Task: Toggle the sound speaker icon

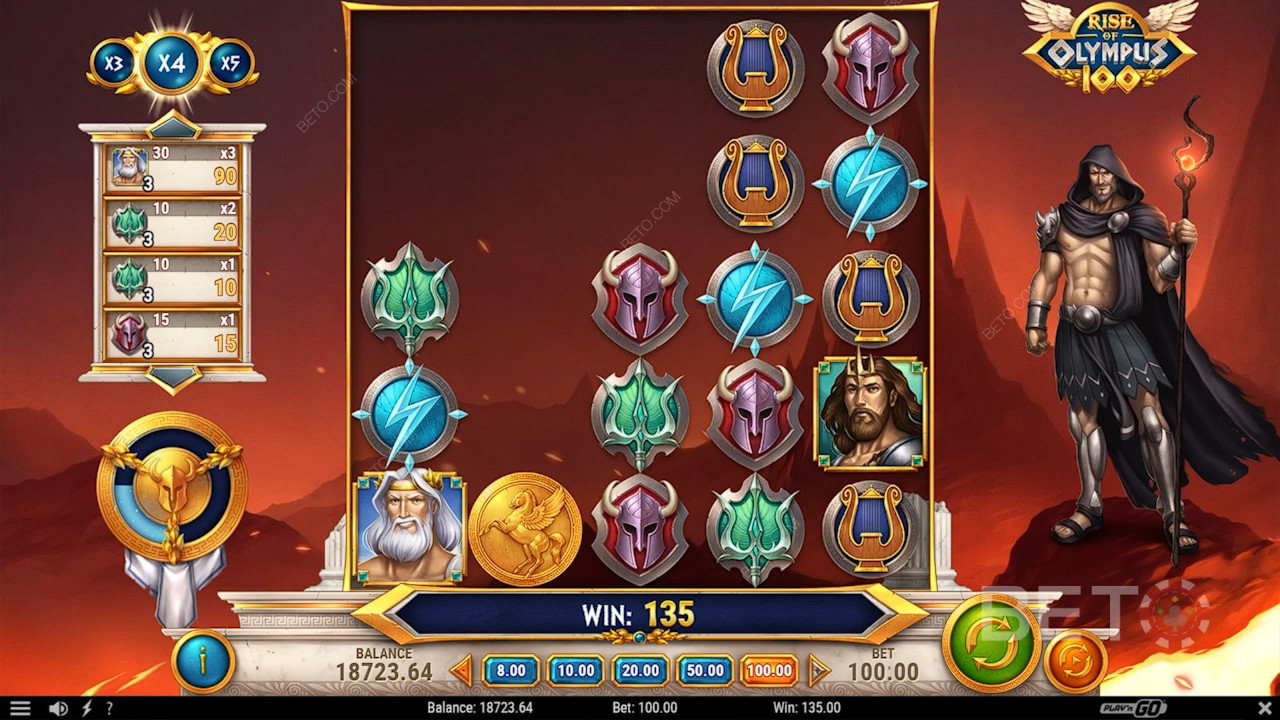Action: (59, 708)
